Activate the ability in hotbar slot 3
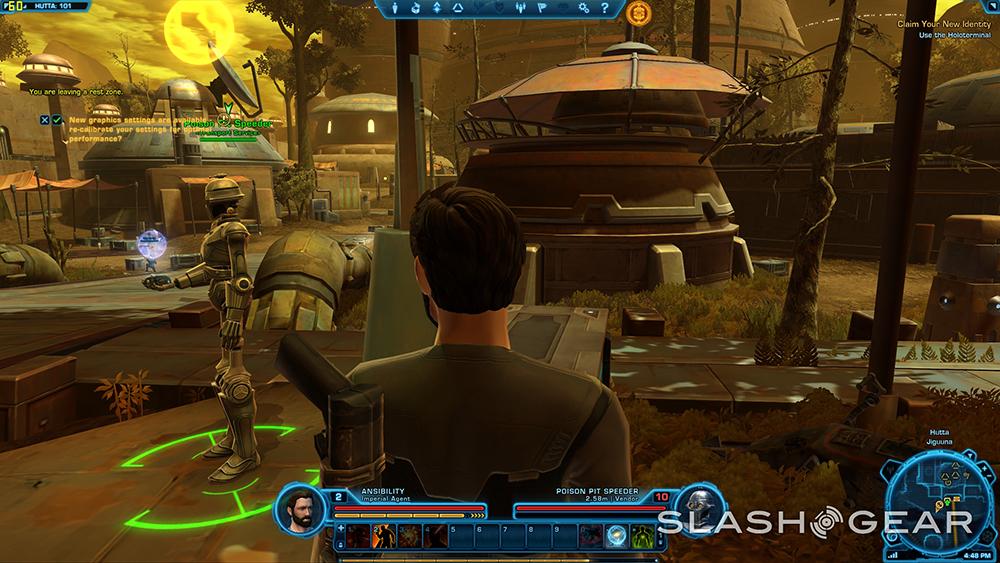The height and width of the screenshot is (563, 1000). (409, 536)
